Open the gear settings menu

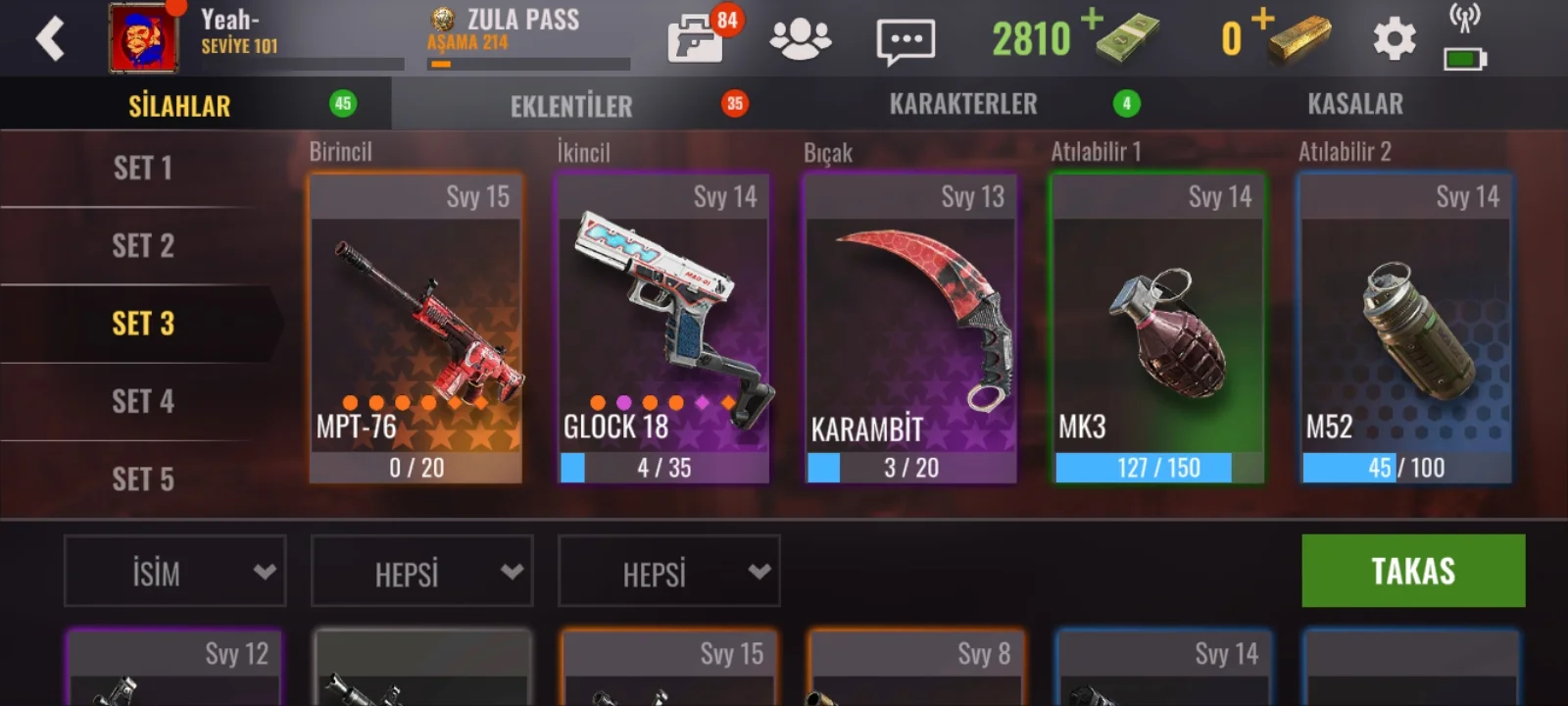click(x=1394, y=40)
